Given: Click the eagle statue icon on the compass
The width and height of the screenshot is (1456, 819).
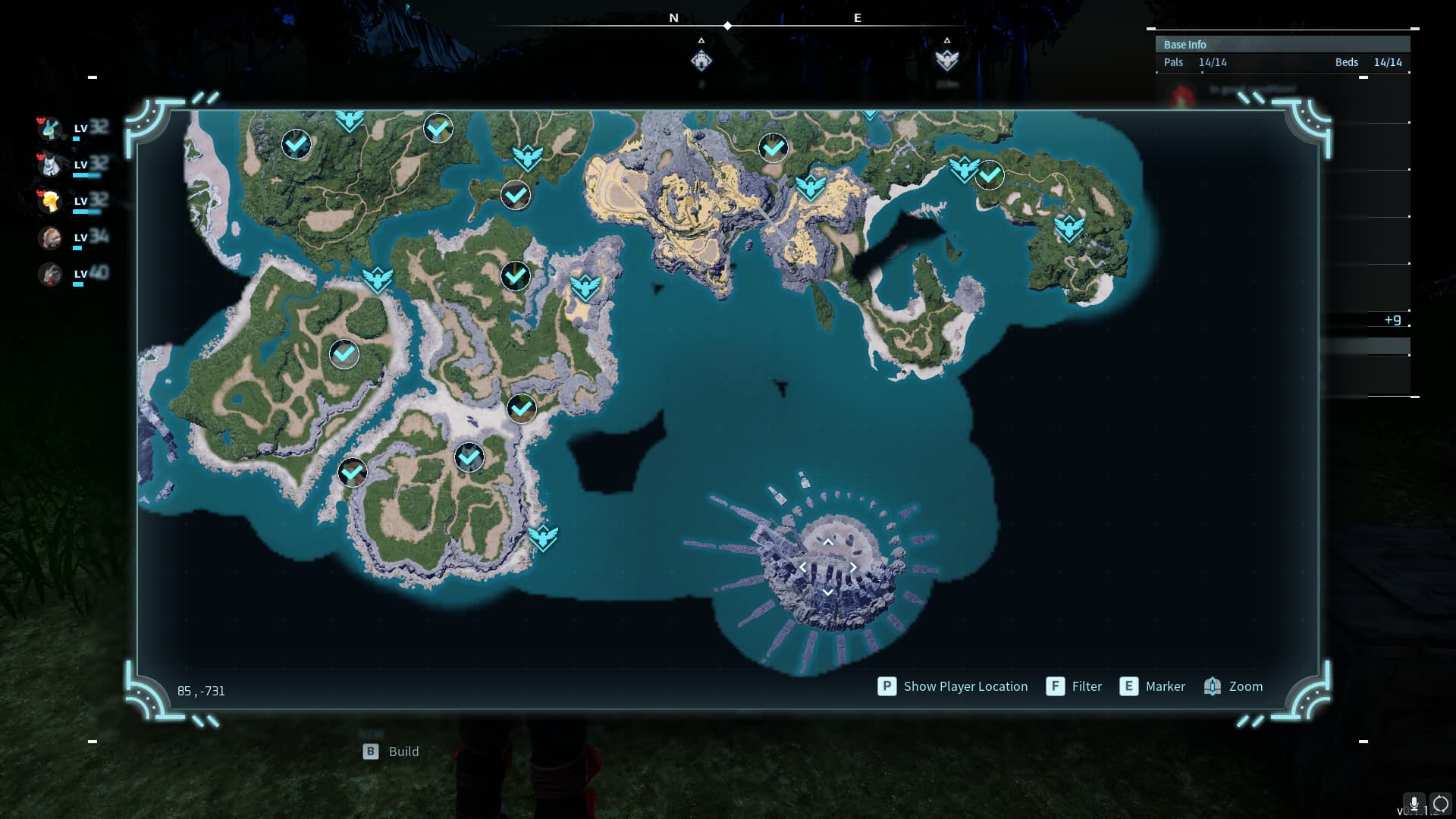Looking at the screenshot, I should tap(946, 60).
